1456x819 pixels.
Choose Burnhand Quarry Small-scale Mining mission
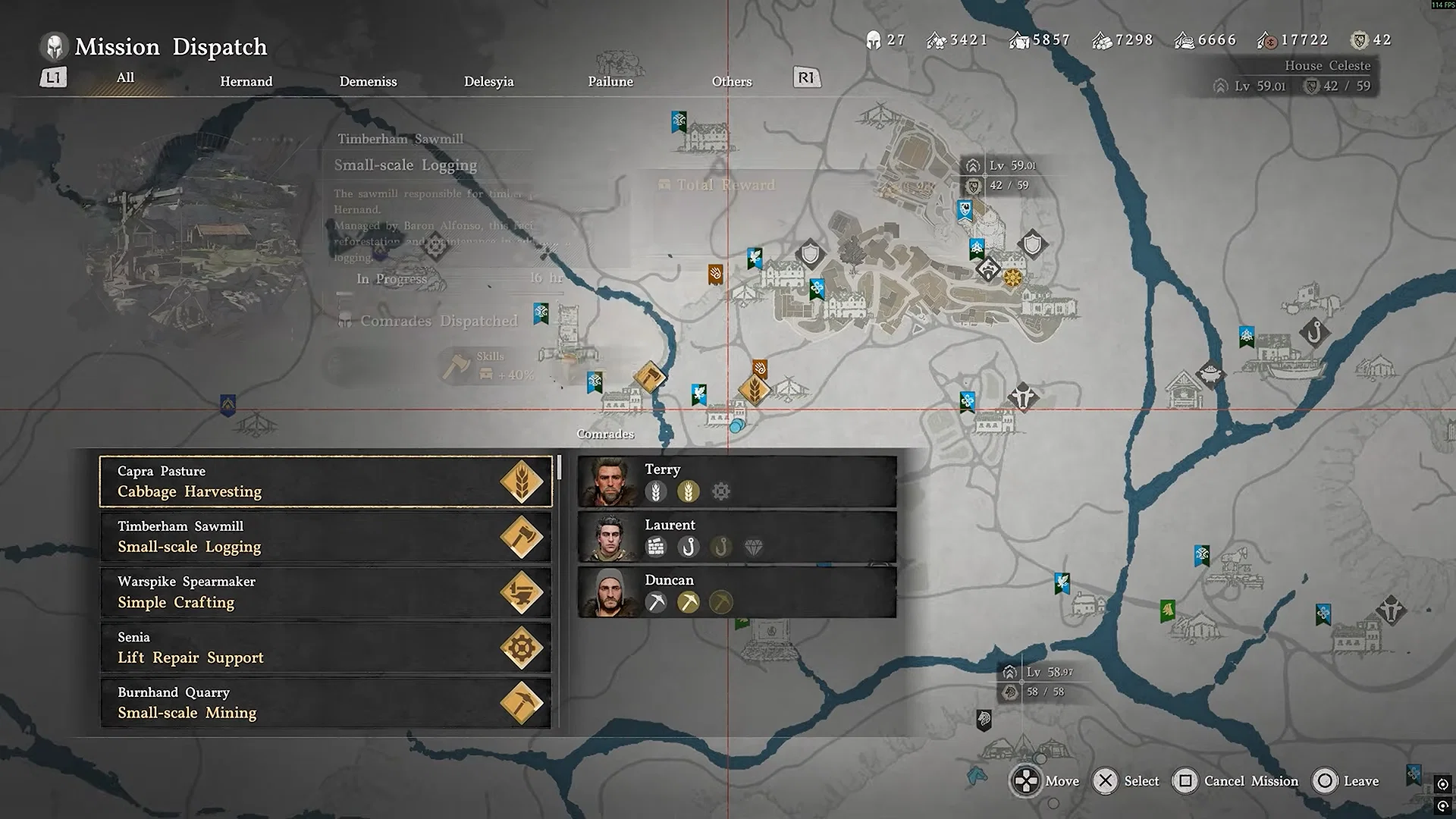[x=325, y=703]
